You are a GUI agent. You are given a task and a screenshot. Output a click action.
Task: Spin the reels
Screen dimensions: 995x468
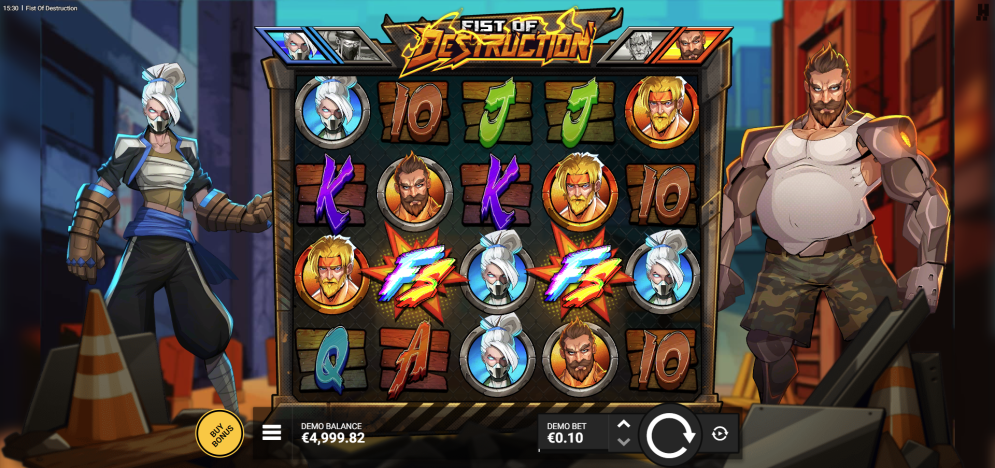(x=668, y=434)
